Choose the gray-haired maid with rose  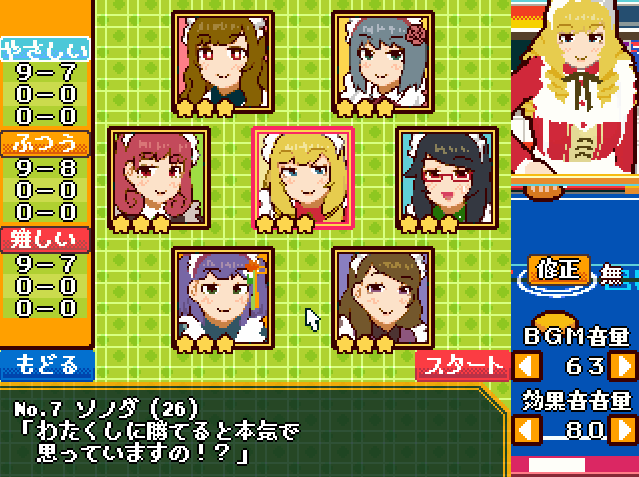[x=383, y=62]
